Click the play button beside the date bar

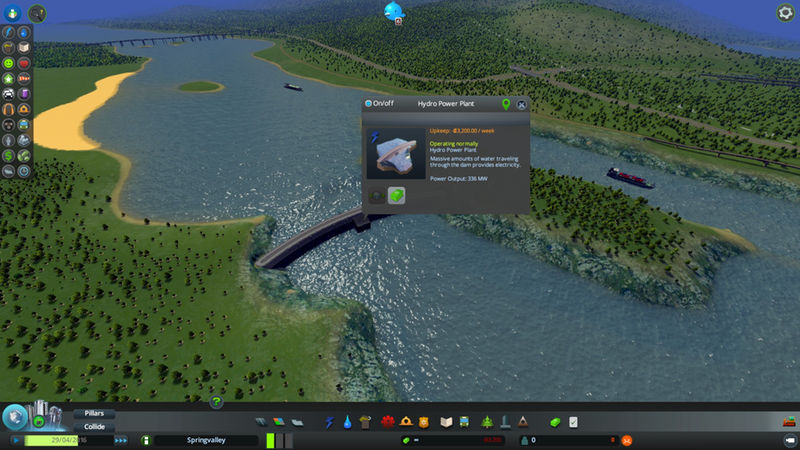[x=15, y=440]
